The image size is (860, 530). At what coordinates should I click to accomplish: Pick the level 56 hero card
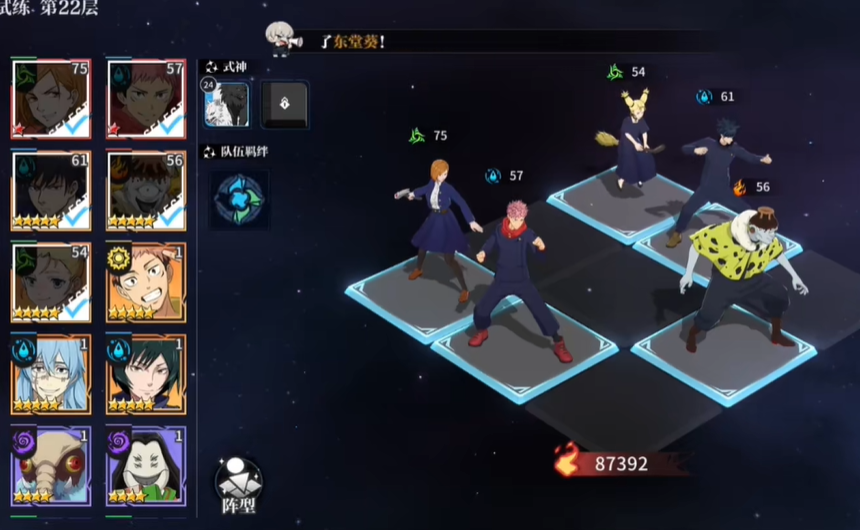[x=146, y=191]
